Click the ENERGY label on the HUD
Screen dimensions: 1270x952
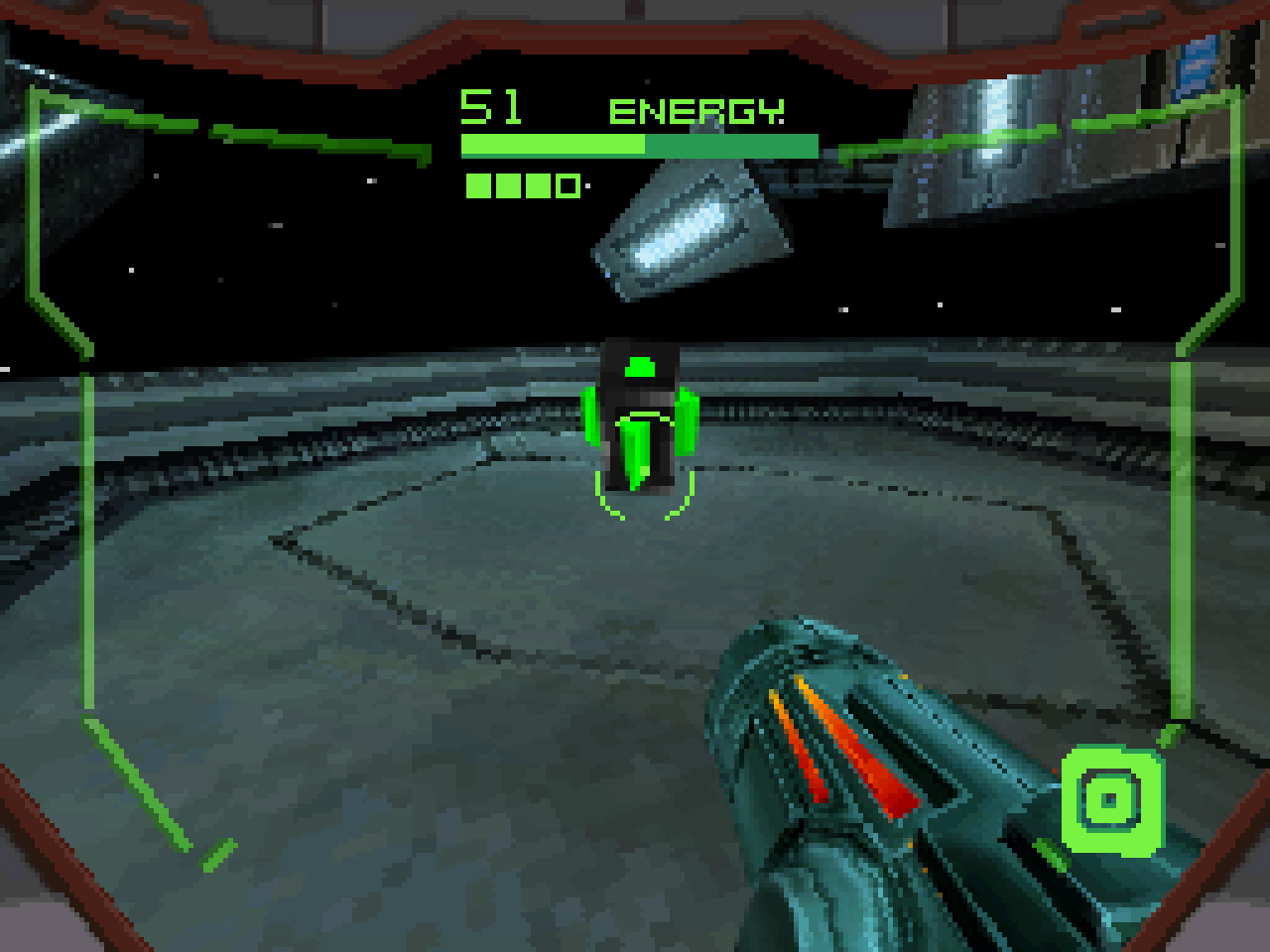[698, 109]
